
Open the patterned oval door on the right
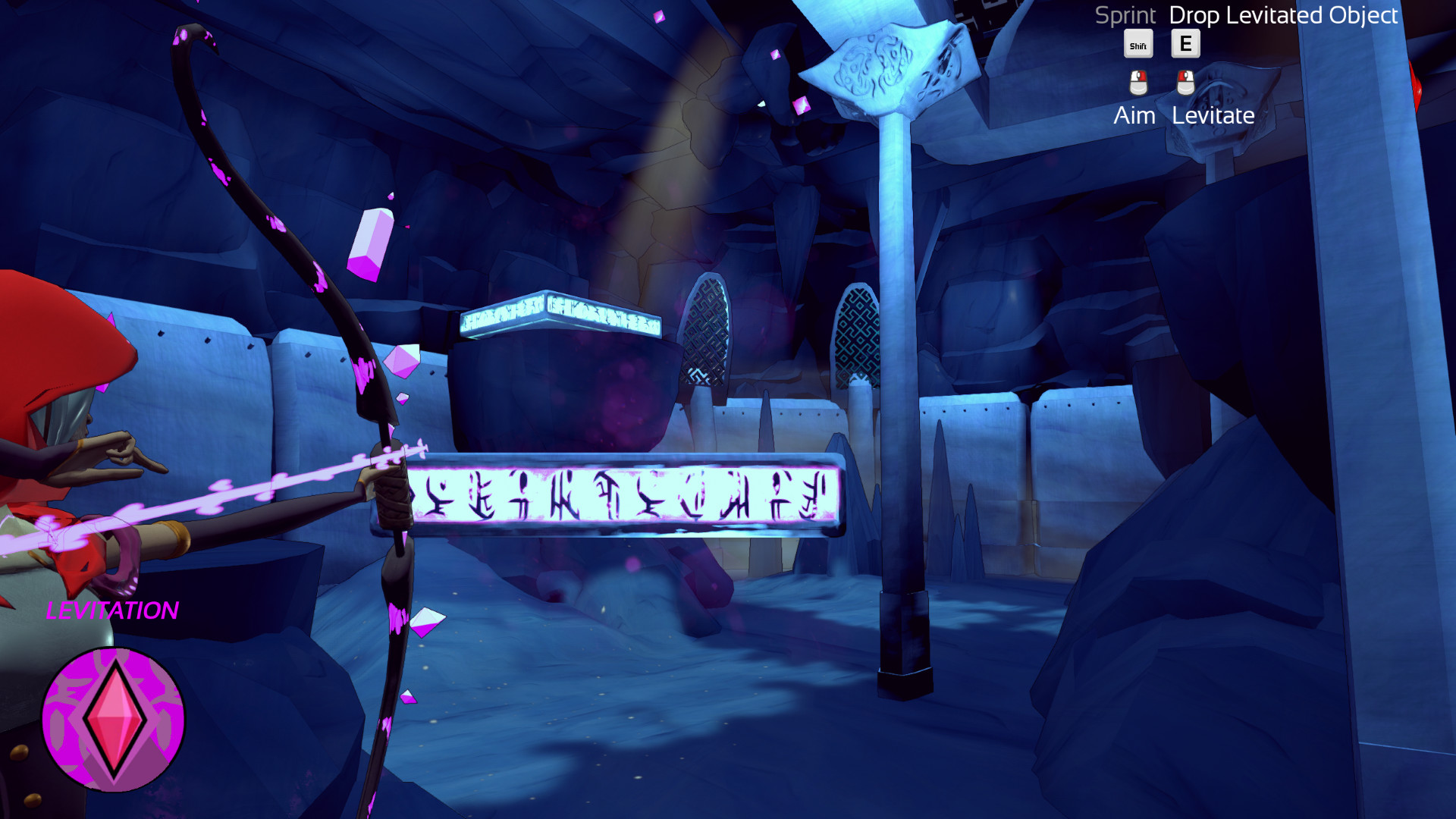click(x=857, y=334)
